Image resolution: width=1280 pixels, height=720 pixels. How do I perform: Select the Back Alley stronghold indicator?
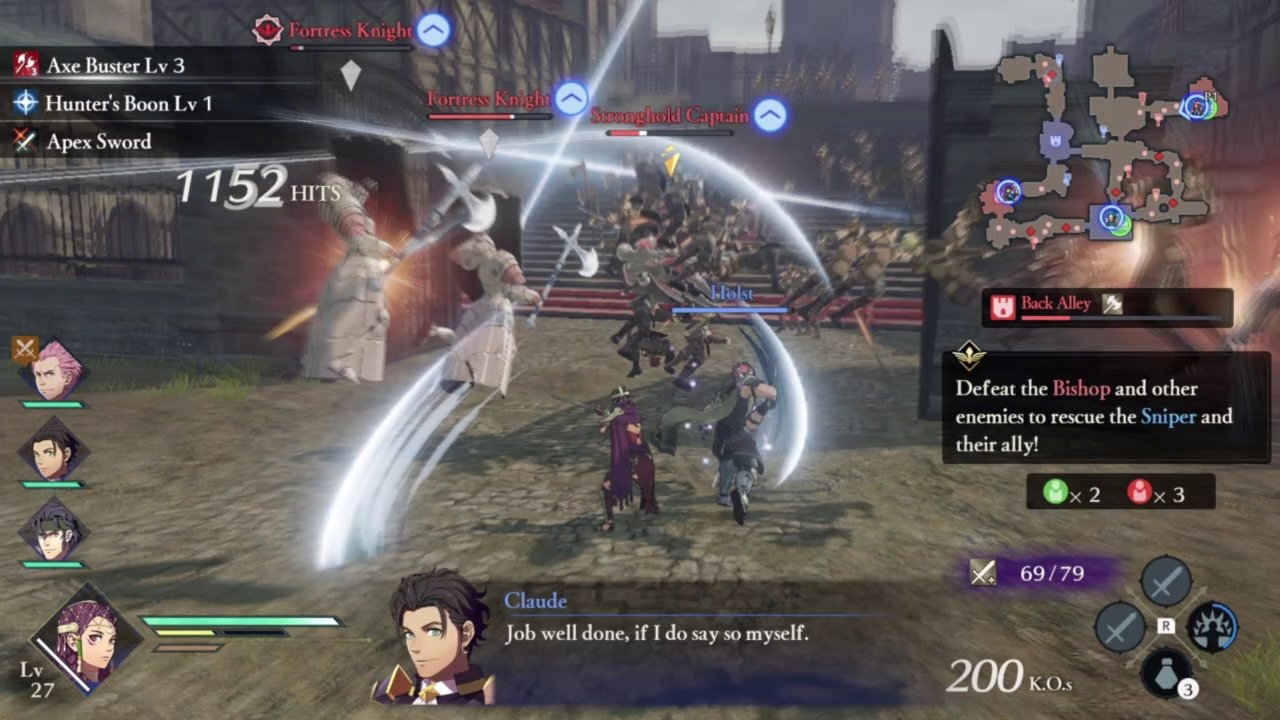pyautogui.click(x=1105, y=305)
